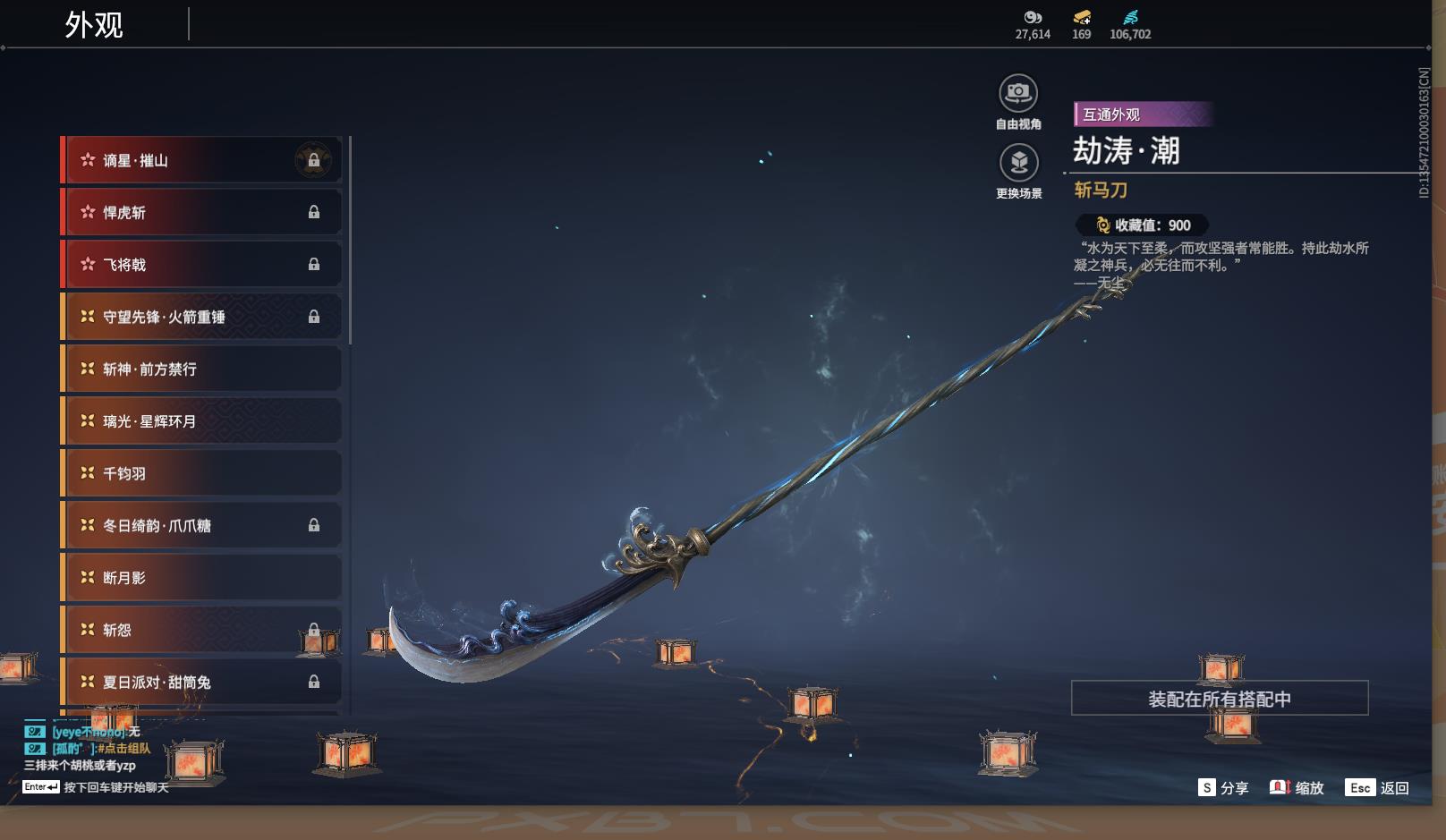Select the 断月影 skin entry

(x=201, y=578)
